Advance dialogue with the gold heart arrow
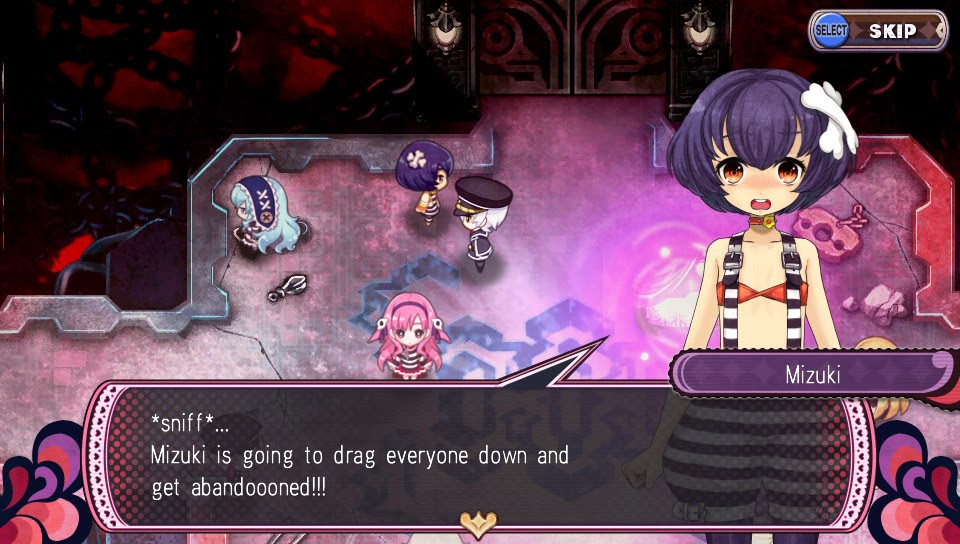960x544 pixels. [479, 520]
